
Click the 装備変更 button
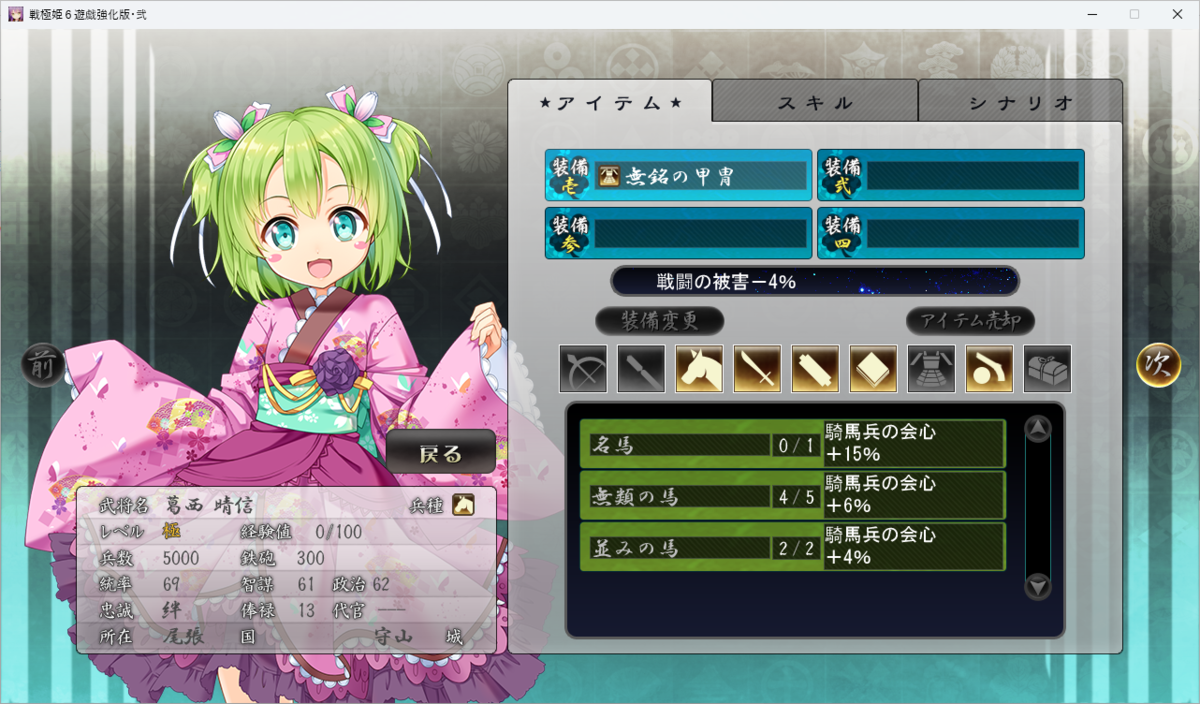660,321
